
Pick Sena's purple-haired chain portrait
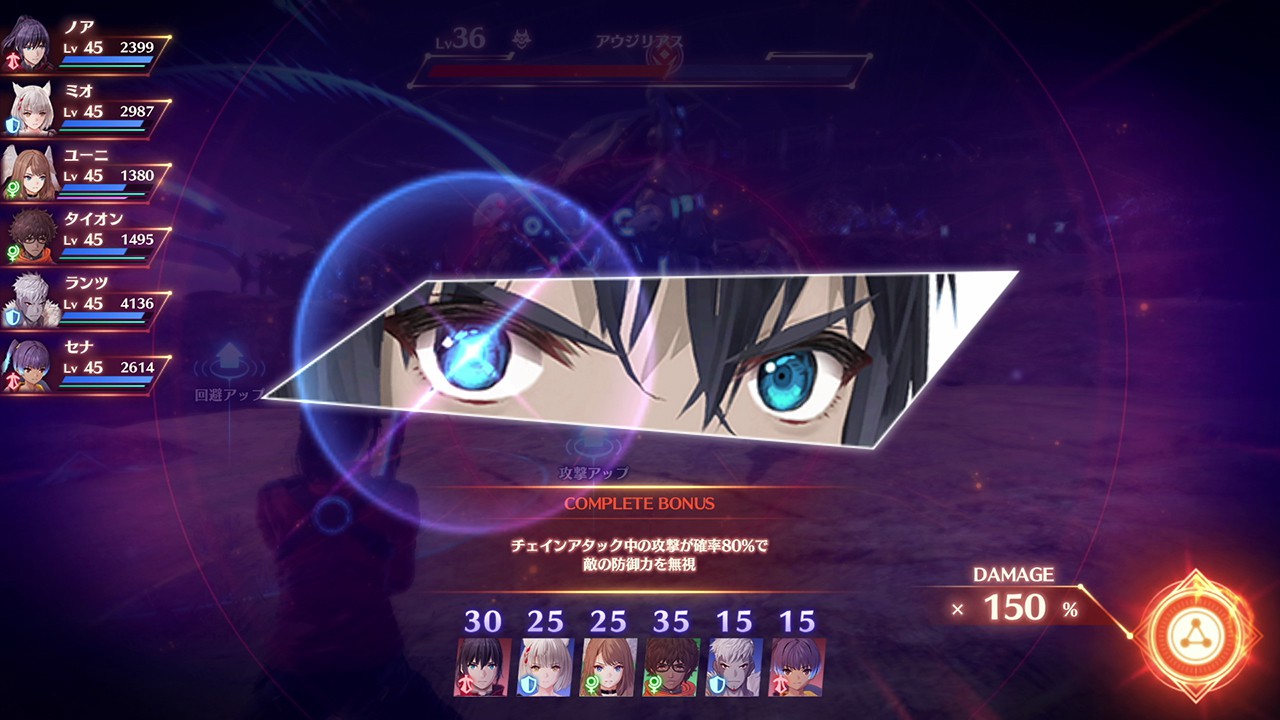point(797,667)
